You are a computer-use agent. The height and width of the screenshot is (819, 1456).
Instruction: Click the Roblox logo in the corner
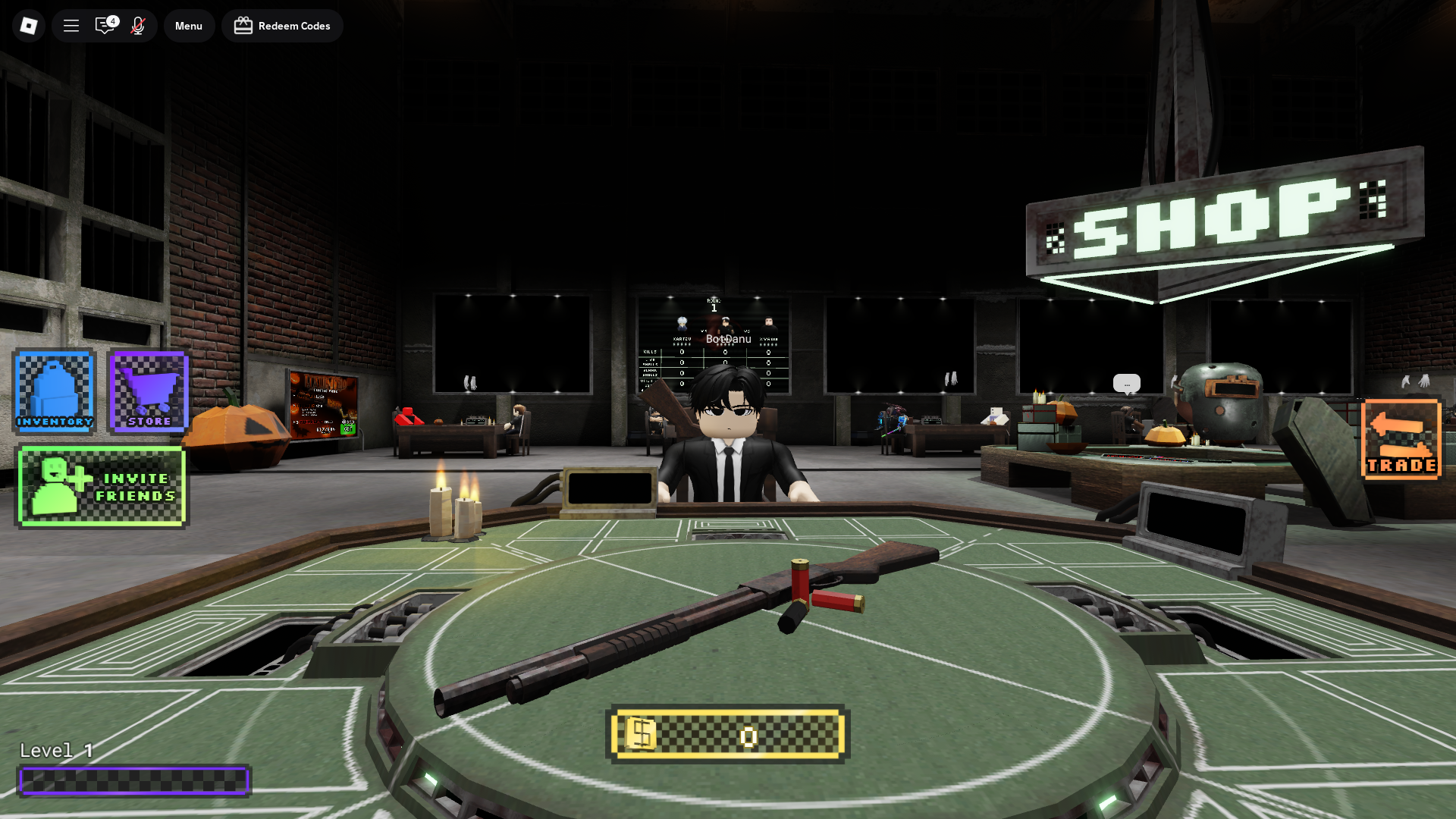pos(28,25)
